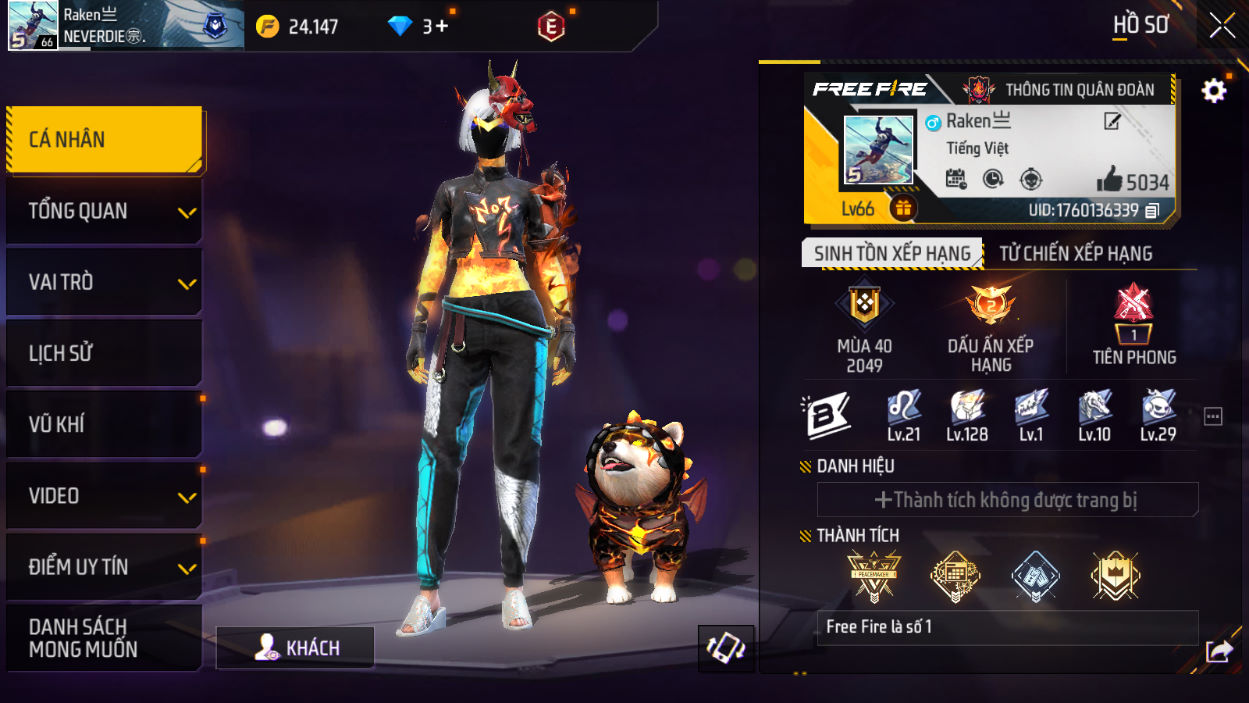Open the VAI TRÒ menu entry
This screenshot has width=1249, height=703.
click(104, 282)
